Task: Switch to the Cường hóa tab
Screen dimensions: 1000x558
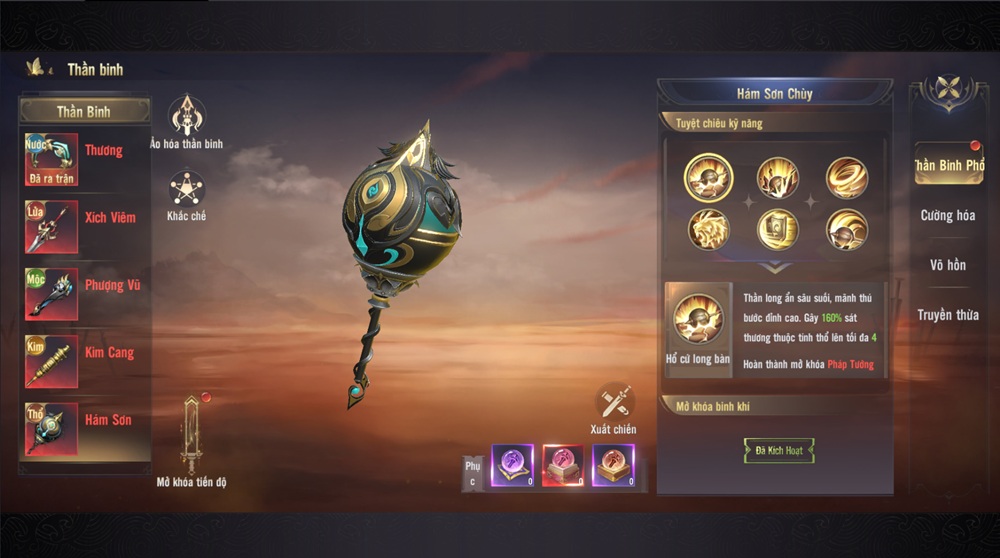Action: (x=948, y=216)
